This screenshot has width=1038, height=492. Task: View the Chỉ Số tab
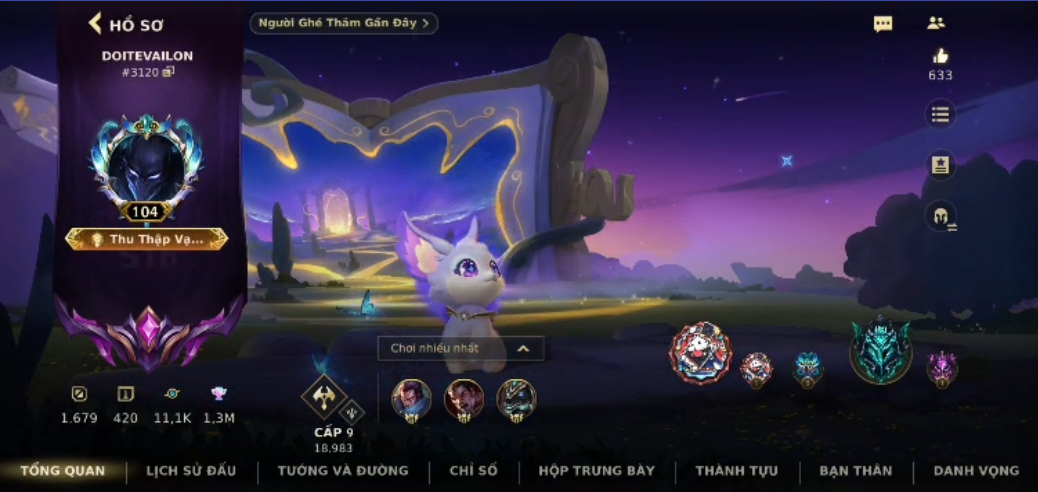[x=473, y=470]
